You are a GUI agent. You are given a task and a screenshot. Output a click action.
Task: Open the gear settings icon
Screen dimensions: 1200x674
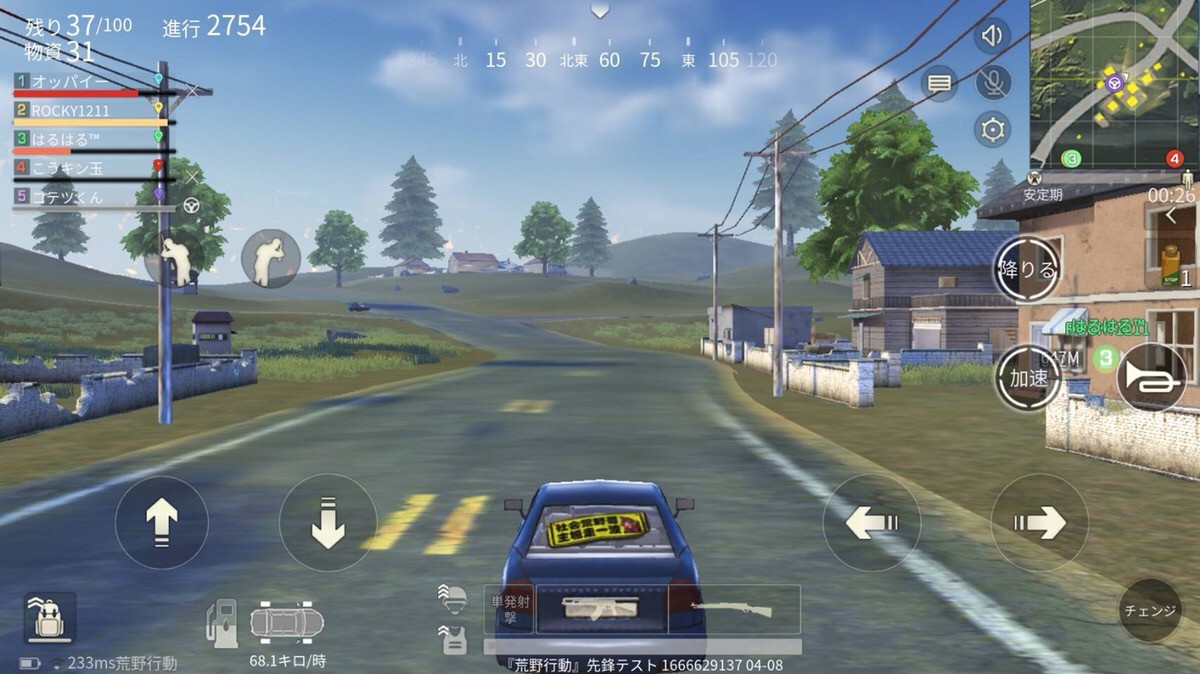[x=993, y=129]
